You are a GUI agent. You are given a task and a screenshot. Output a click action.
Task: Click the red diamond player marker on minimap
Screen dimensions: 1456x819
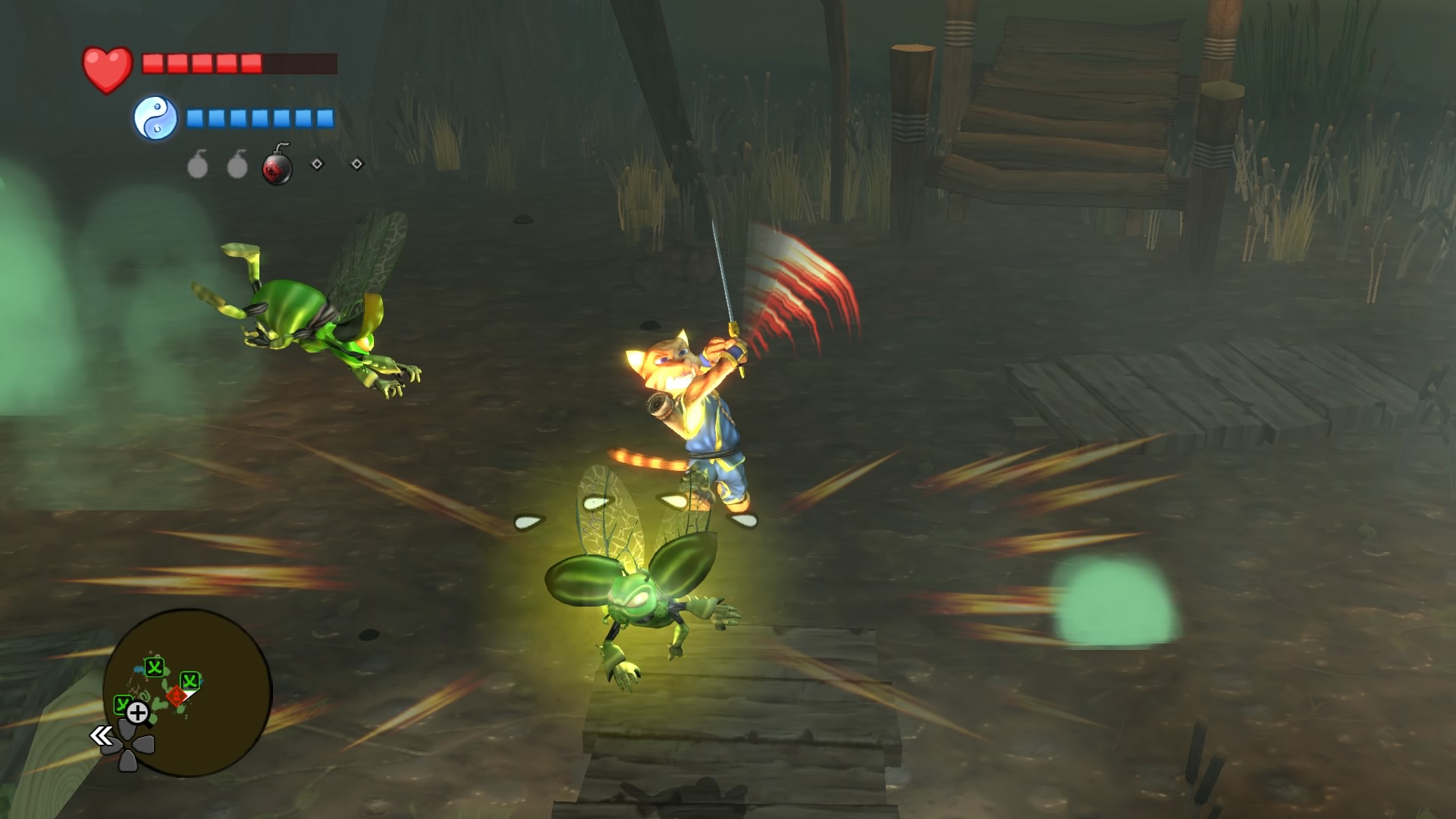click(x=175, y=695)
